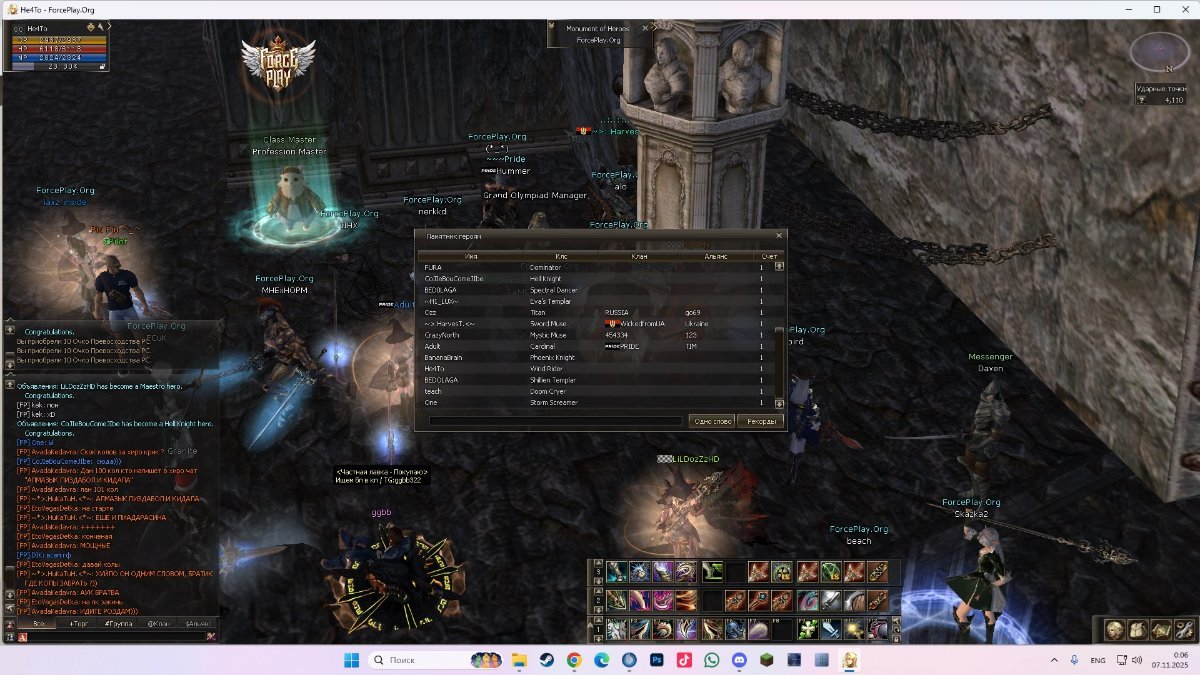
Task: Maximize the game window
Action: (x=1157, y=9)
